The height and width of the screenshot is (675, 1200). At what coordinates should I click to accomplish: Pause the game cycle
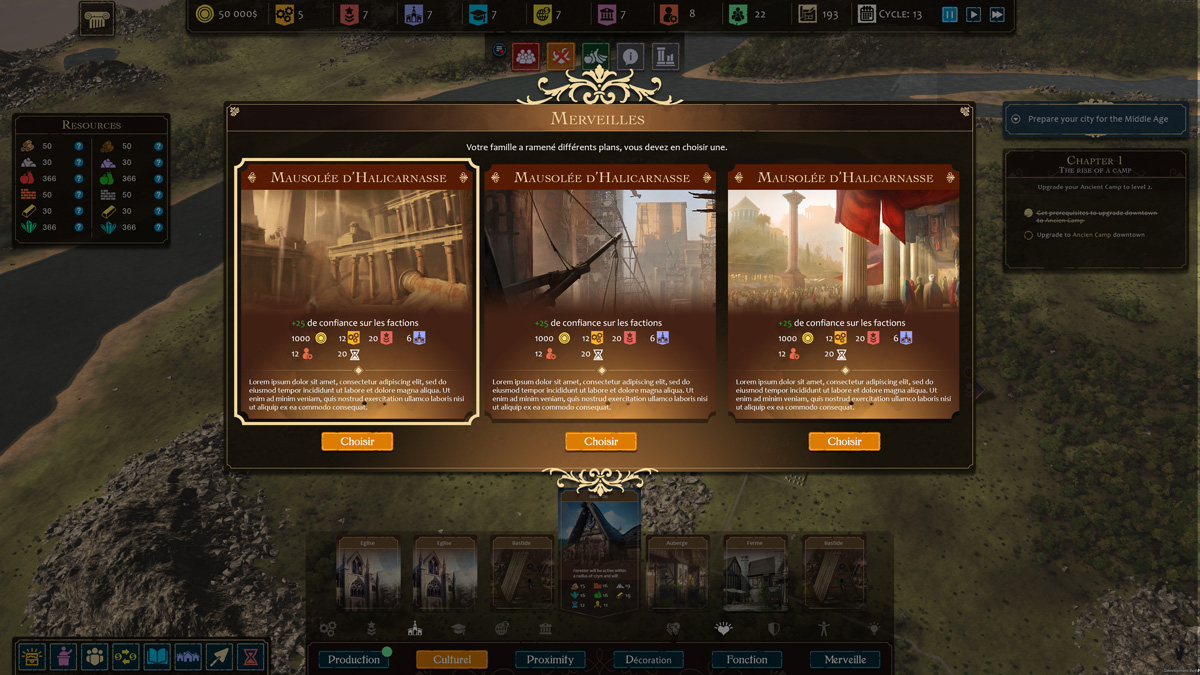949,15
